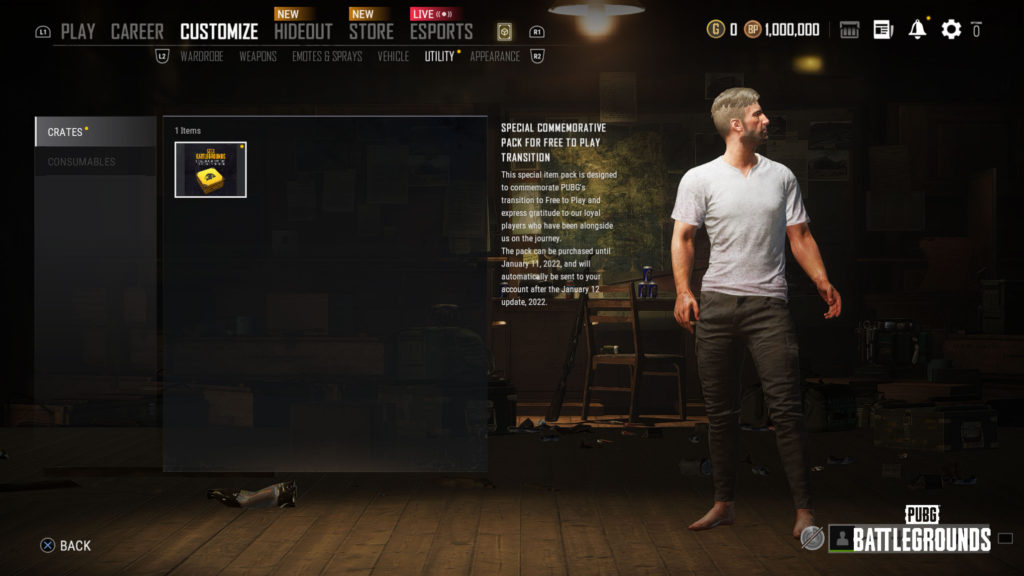
Task: Go to the Career section
Action: [x=137, y=31]
